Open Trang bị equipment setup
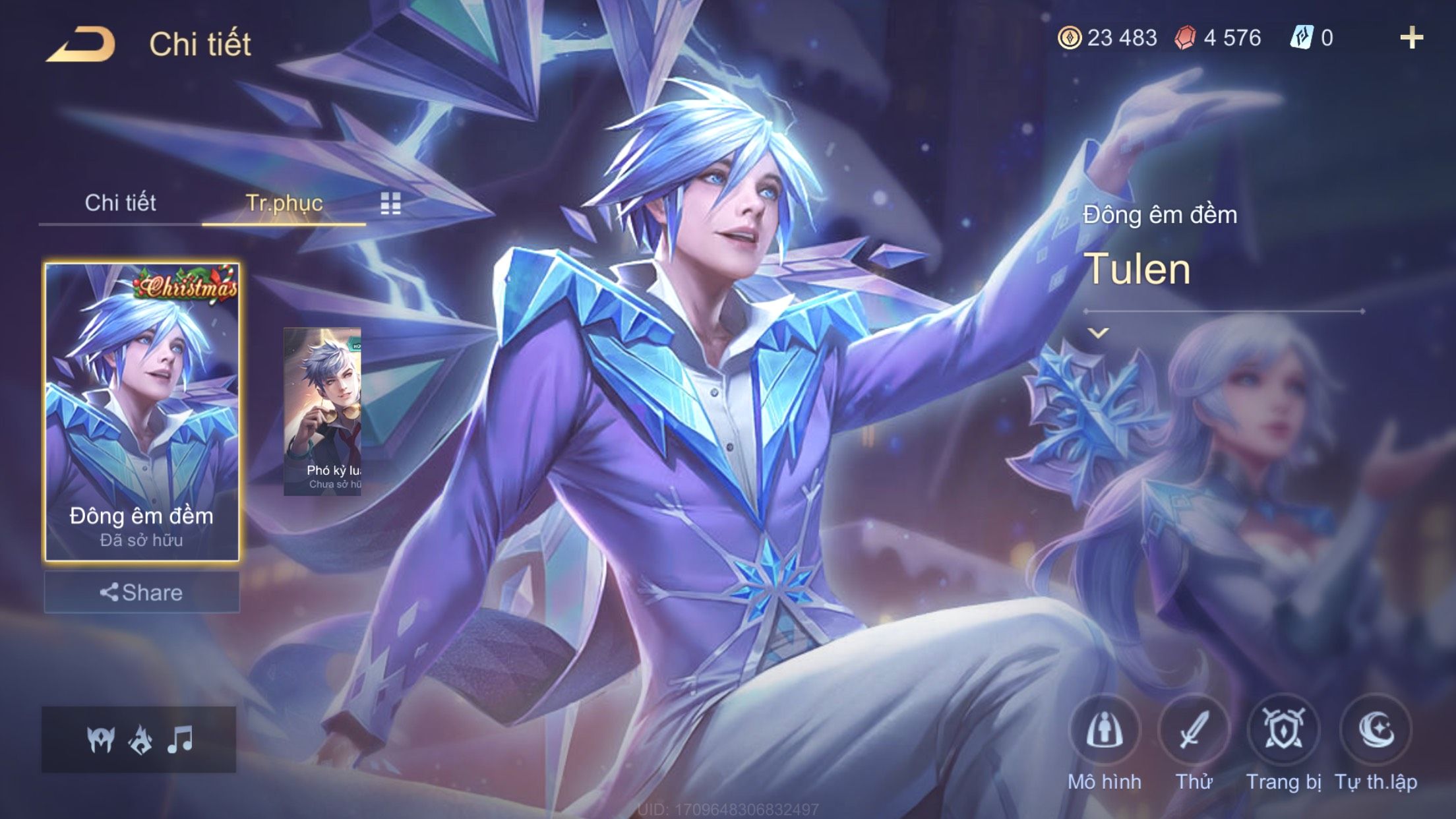 (1283, 731)
